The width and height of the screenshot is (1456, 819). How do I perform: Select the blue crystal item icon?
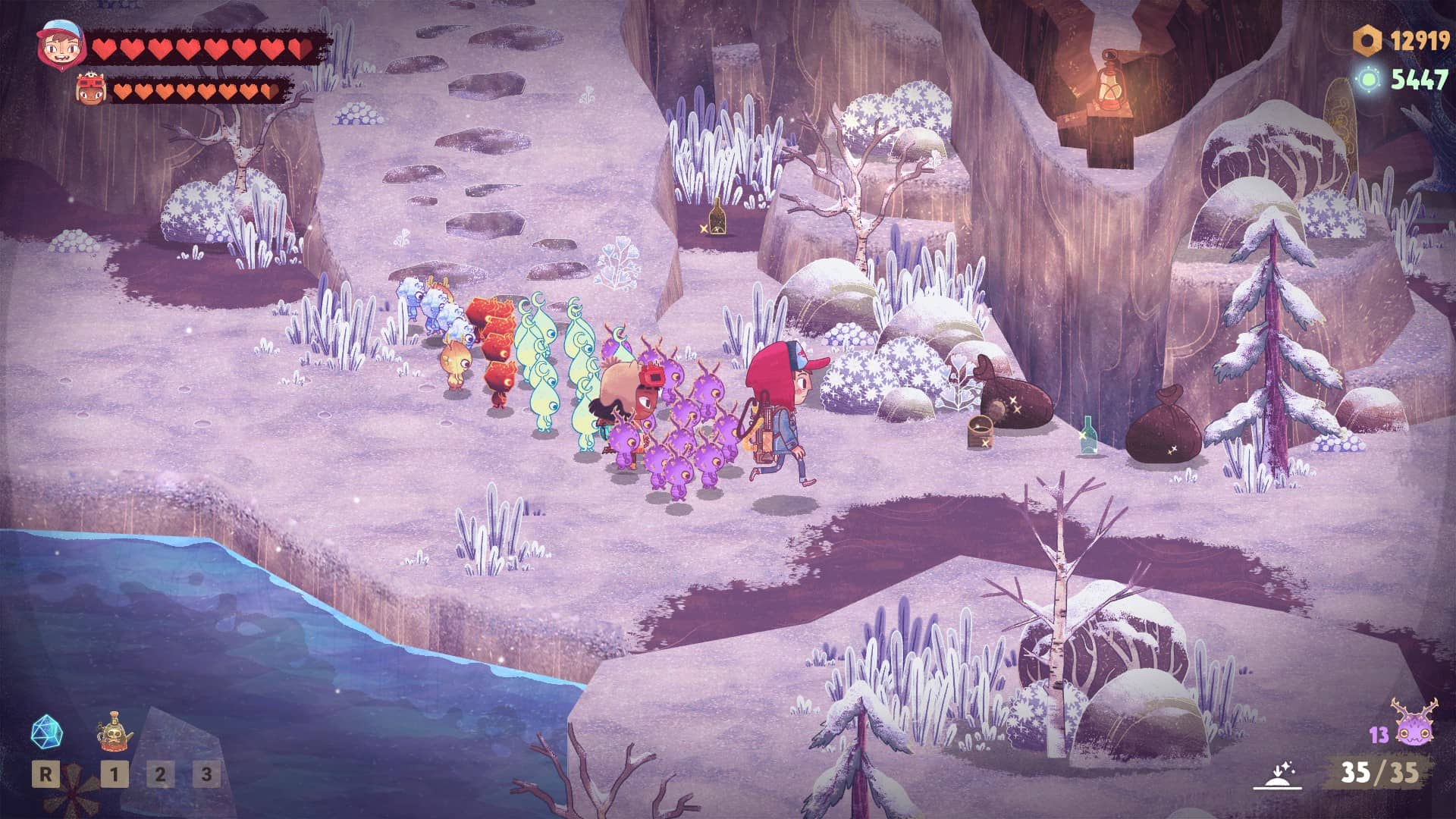click(46, 733)
